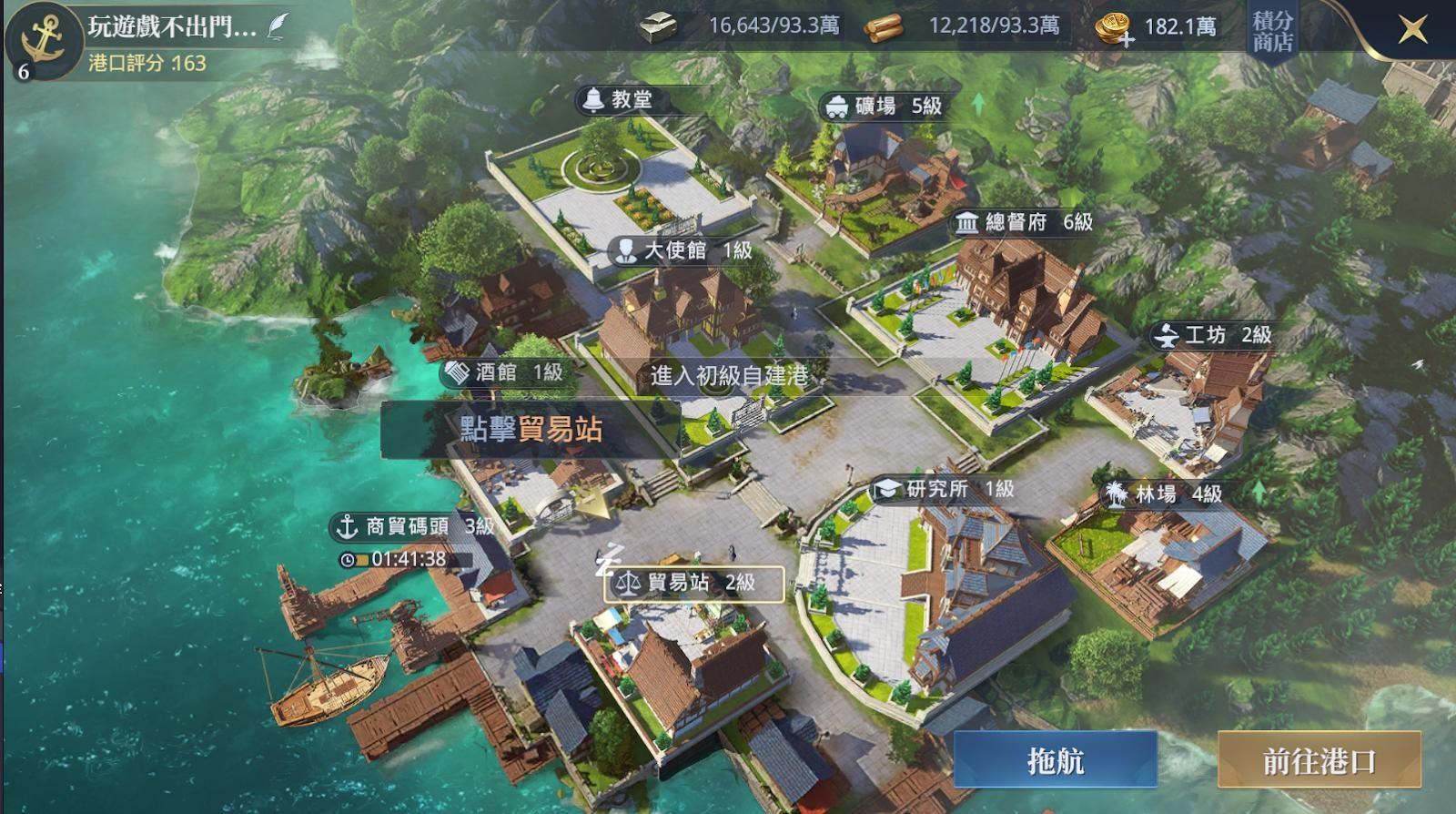1456x814 pixels.
Task: Expand the 礦場 upgrade arrow indicator
Action: (978, 103)
